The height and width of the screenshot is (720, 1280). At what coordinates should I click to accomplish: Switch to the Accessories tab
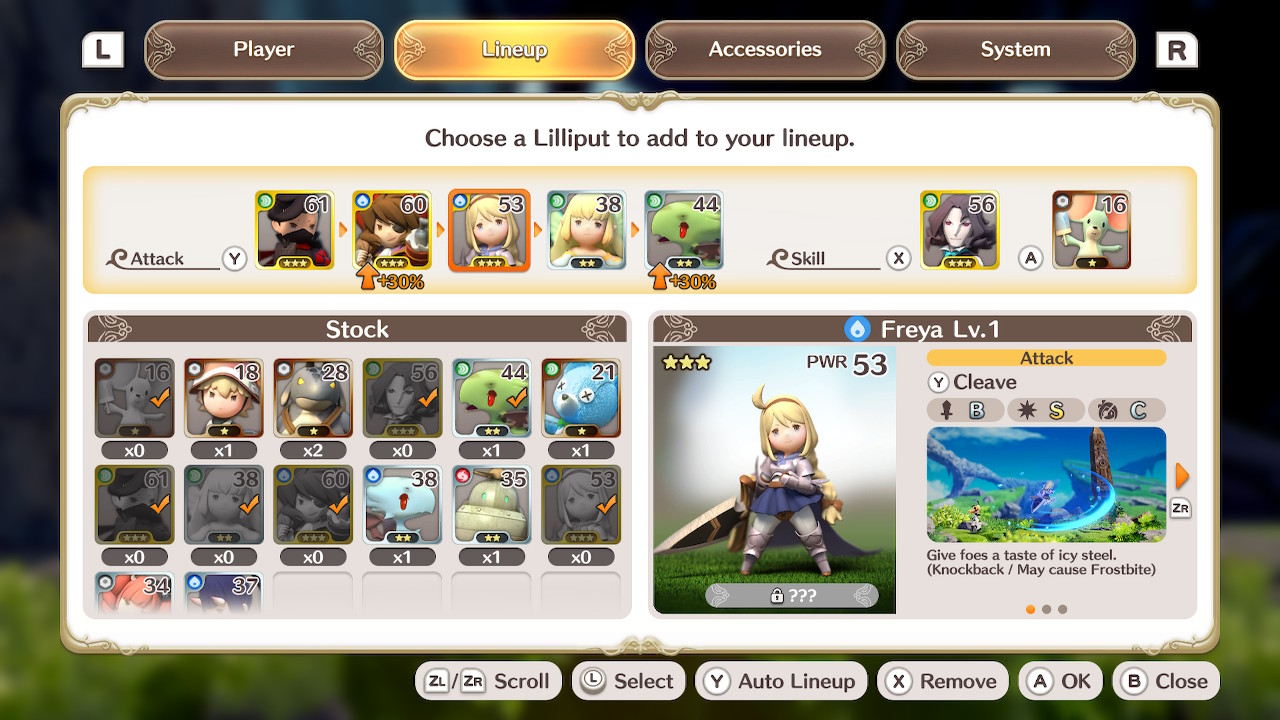[x=765, y=48]
